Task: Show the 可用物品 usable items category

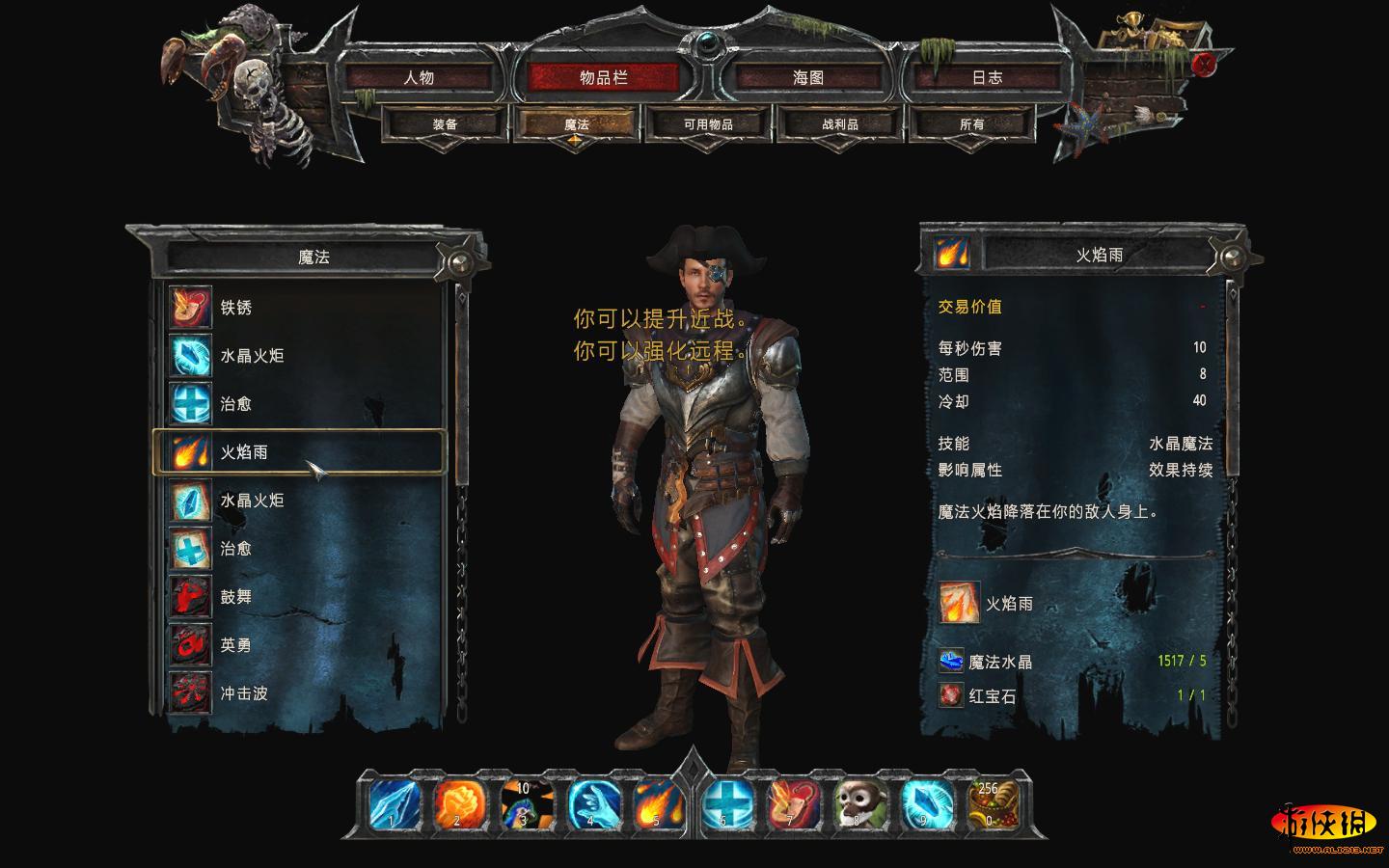Action: click(708, 124)
